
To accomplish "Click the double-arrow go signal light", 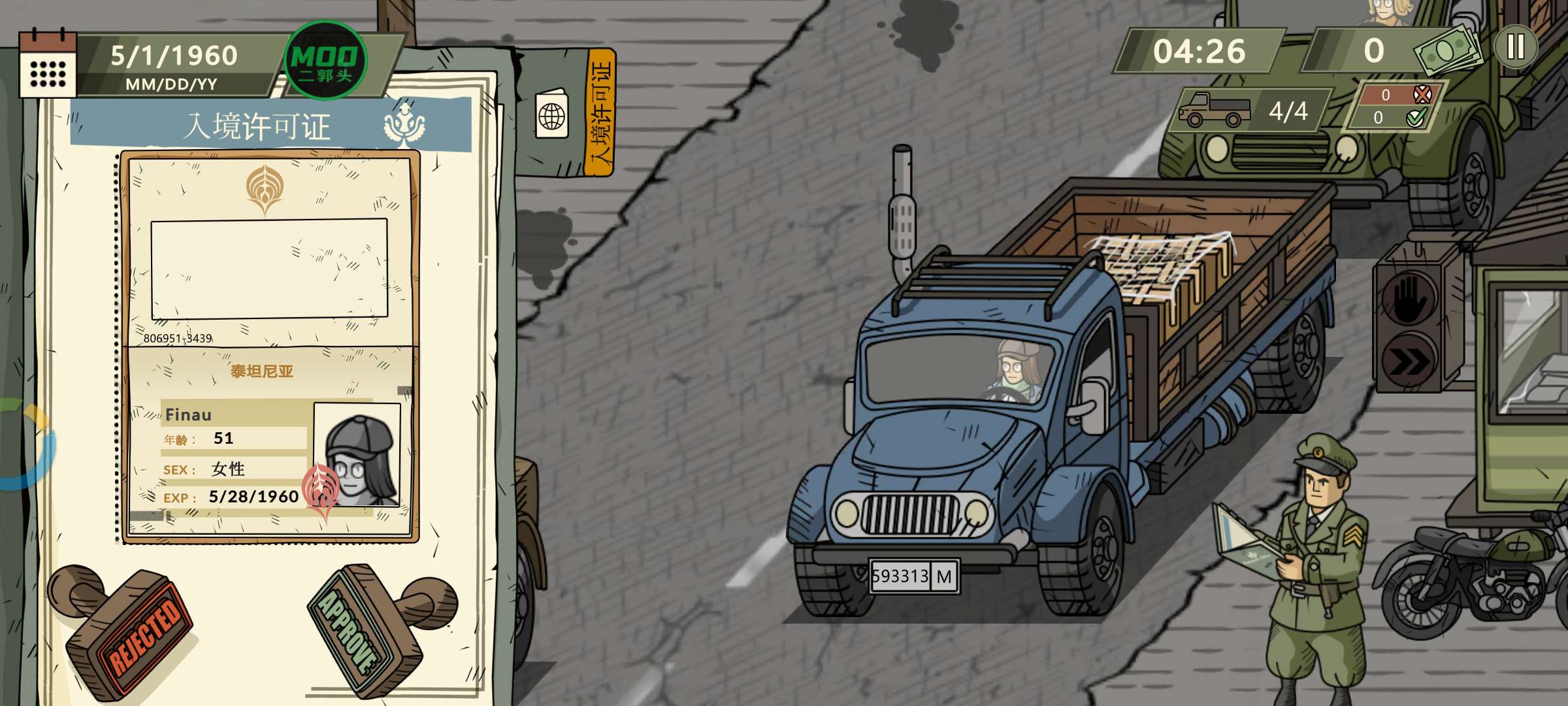I will (1409, 361).
